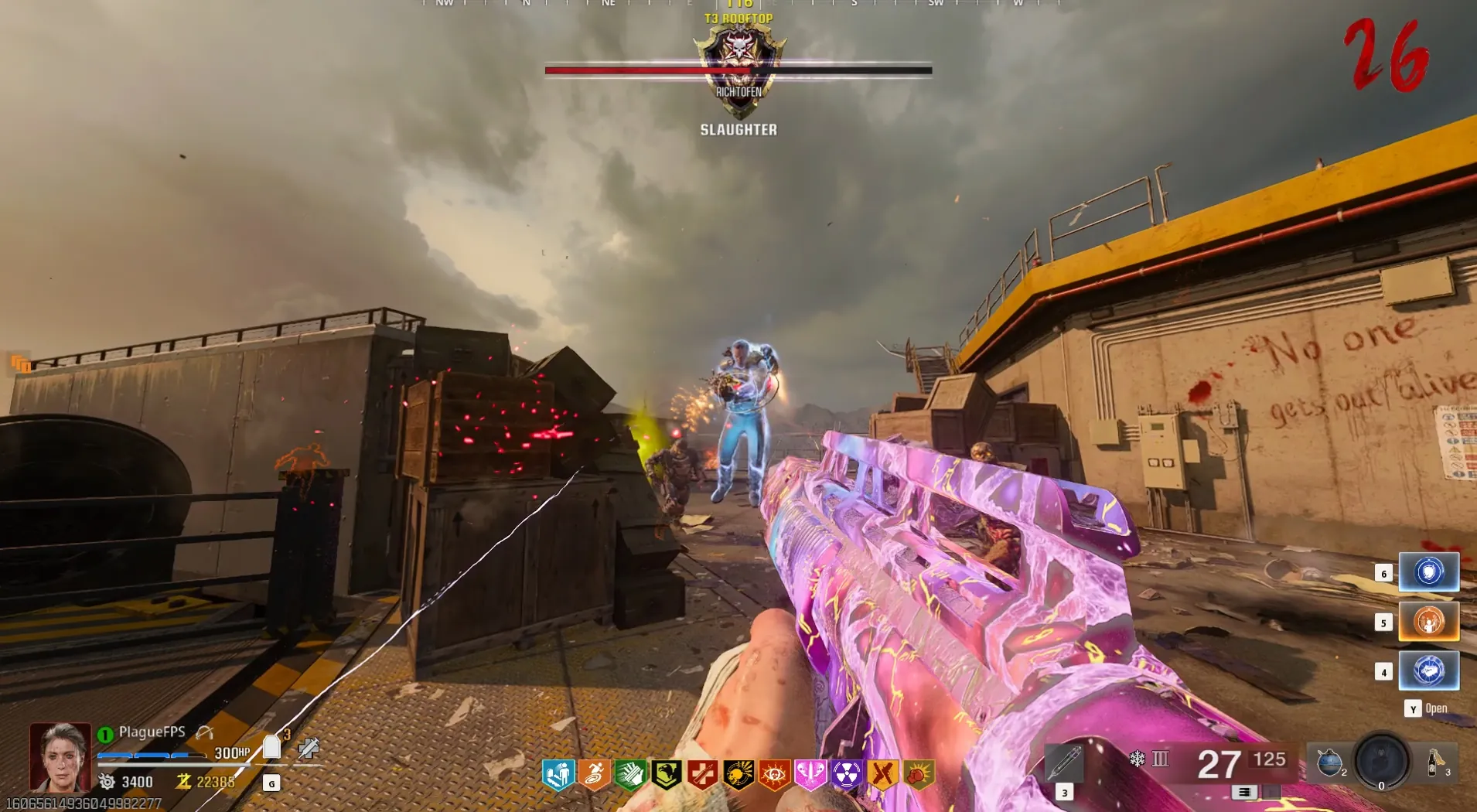Viewport: 1477px width, 812px height.
Task: Choose the purple radiation symbol perk
Action: pos(847,774)
